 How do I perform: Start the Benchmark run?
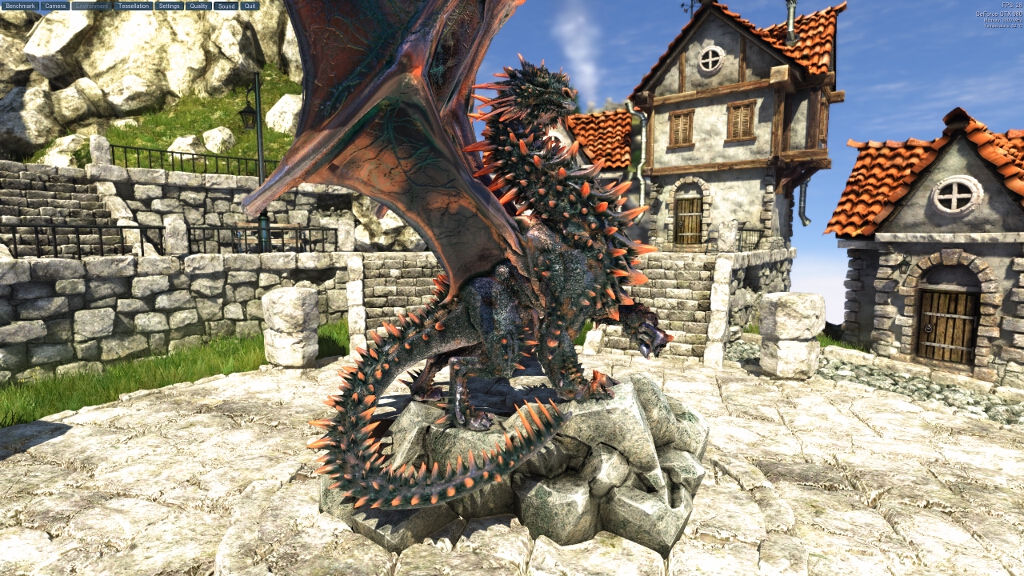(x=19, y=6)
